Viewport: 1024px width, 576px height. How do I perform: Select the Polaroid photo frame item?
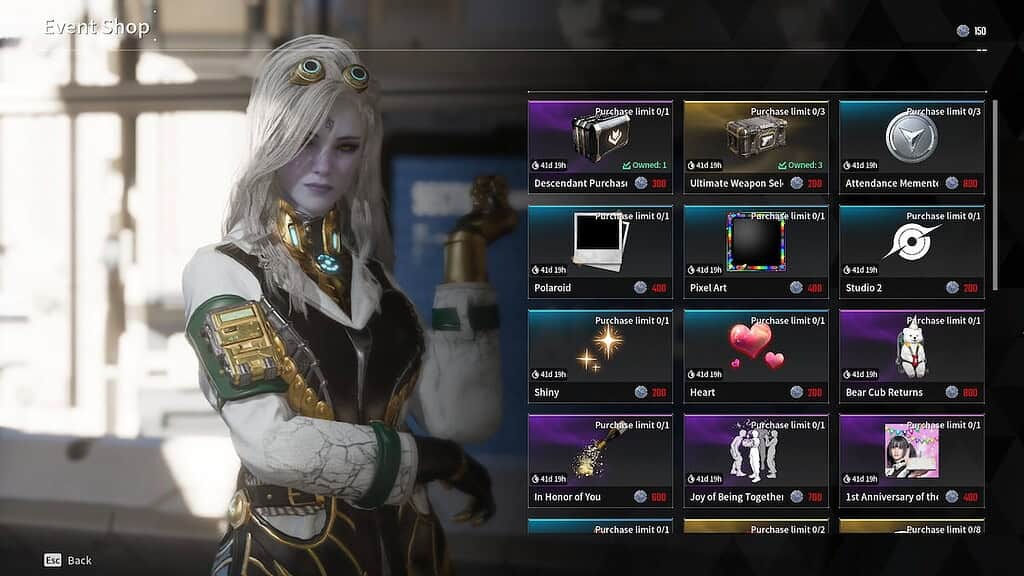600,252
